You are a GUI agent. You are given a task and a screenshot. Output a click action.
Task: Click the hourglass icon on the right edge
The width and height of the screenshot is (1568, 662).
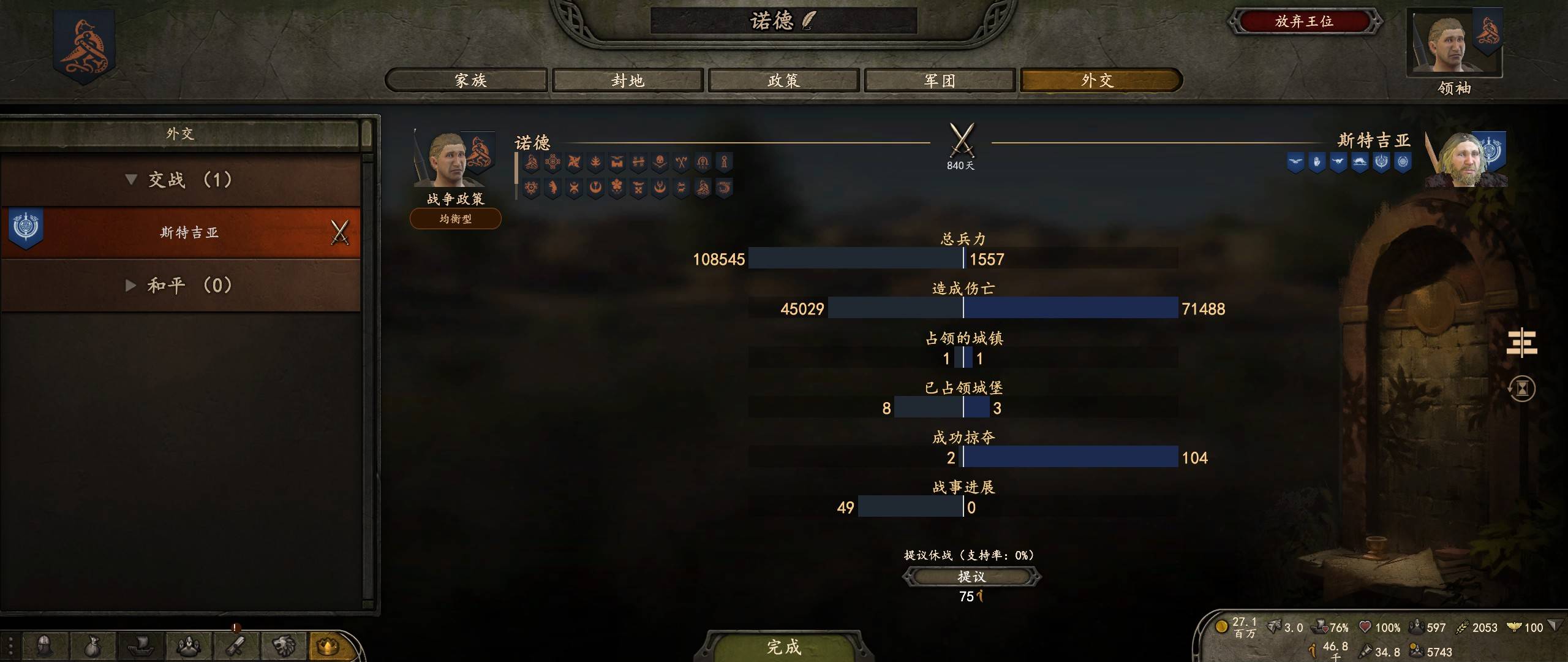1522,389
